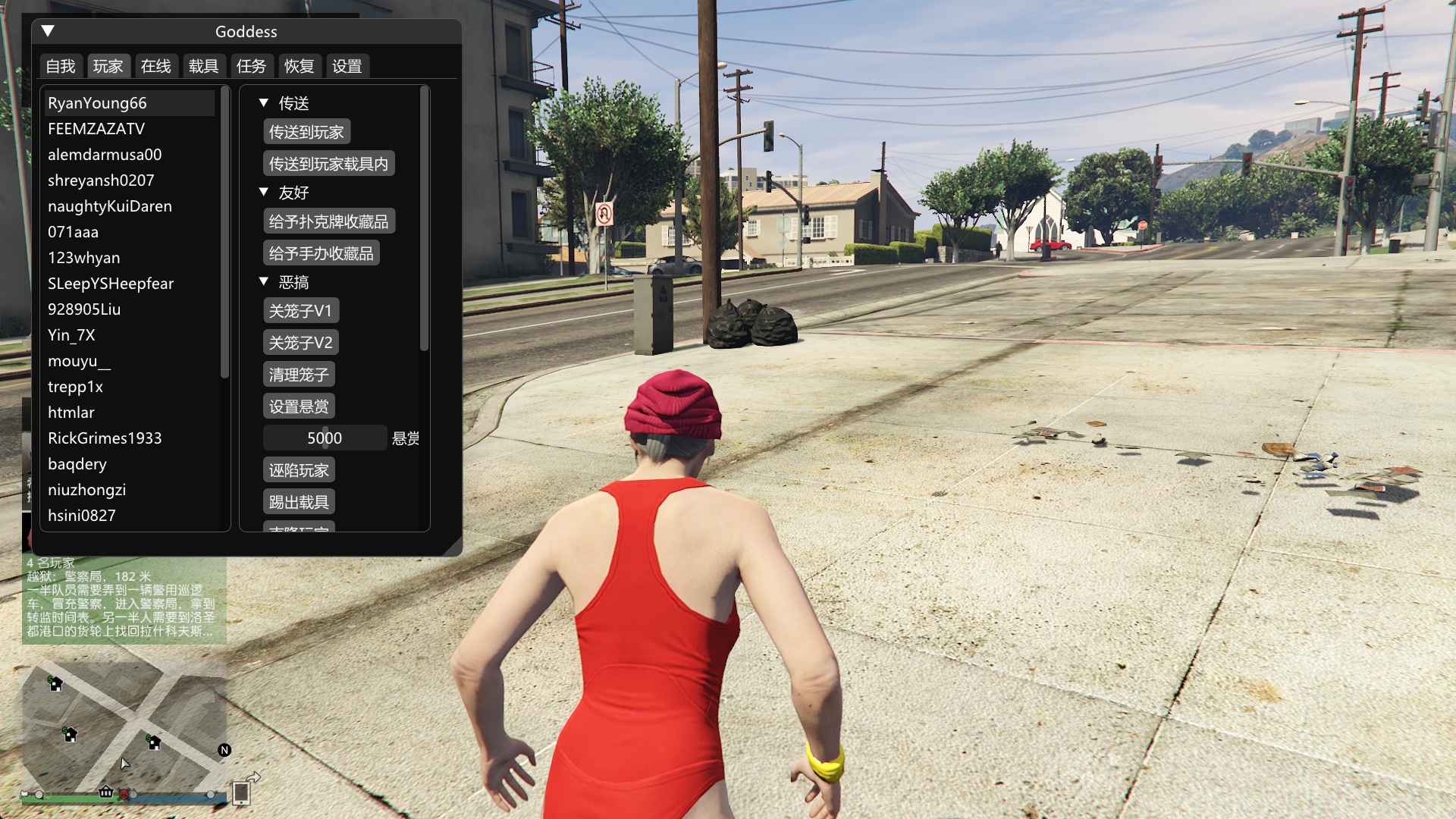Activate the 关笼子V1 button
The width and height of the screenshot is (1456, 819).
300,311
